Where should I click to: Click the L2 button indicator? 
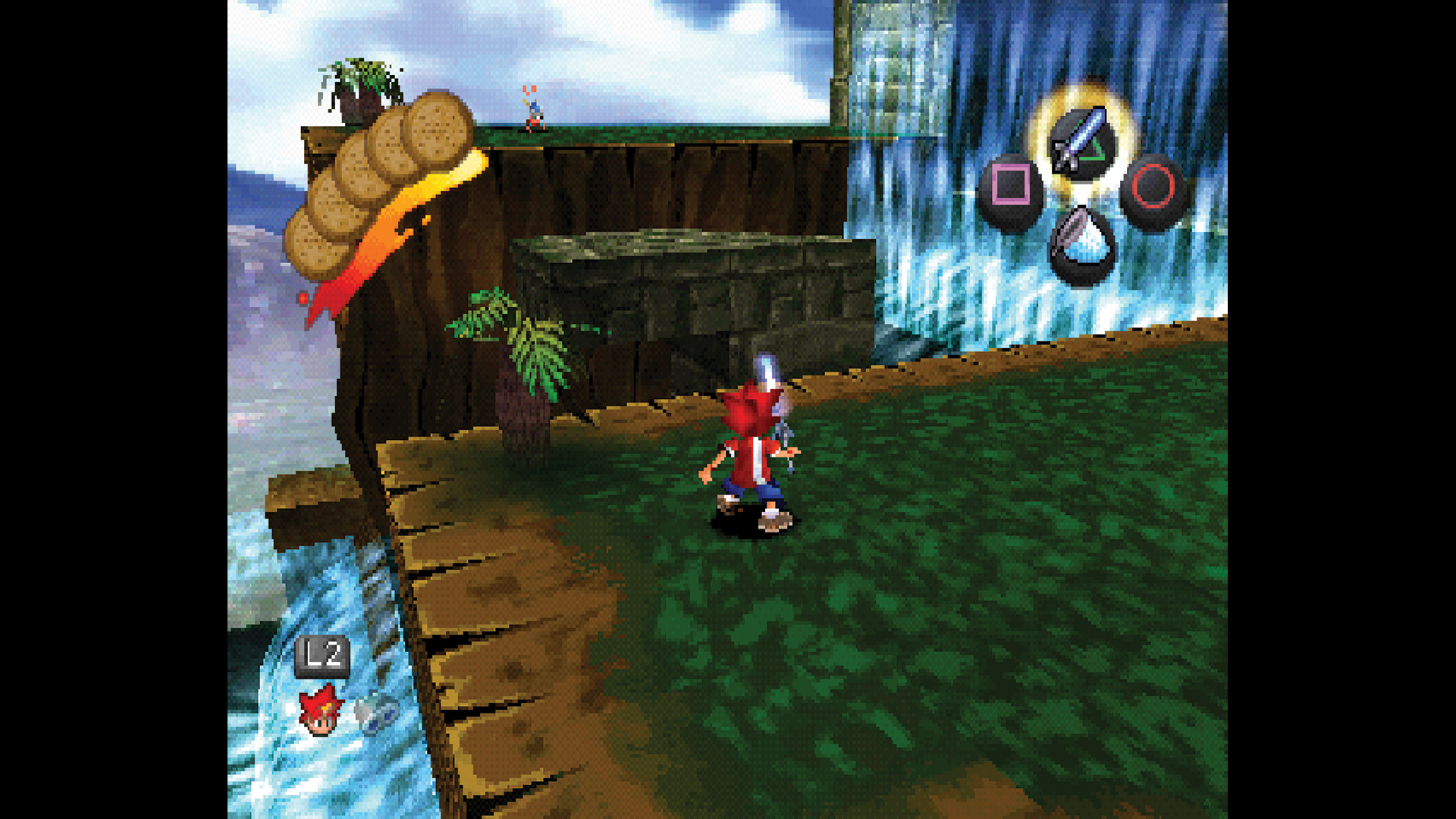tap(322, 654)
